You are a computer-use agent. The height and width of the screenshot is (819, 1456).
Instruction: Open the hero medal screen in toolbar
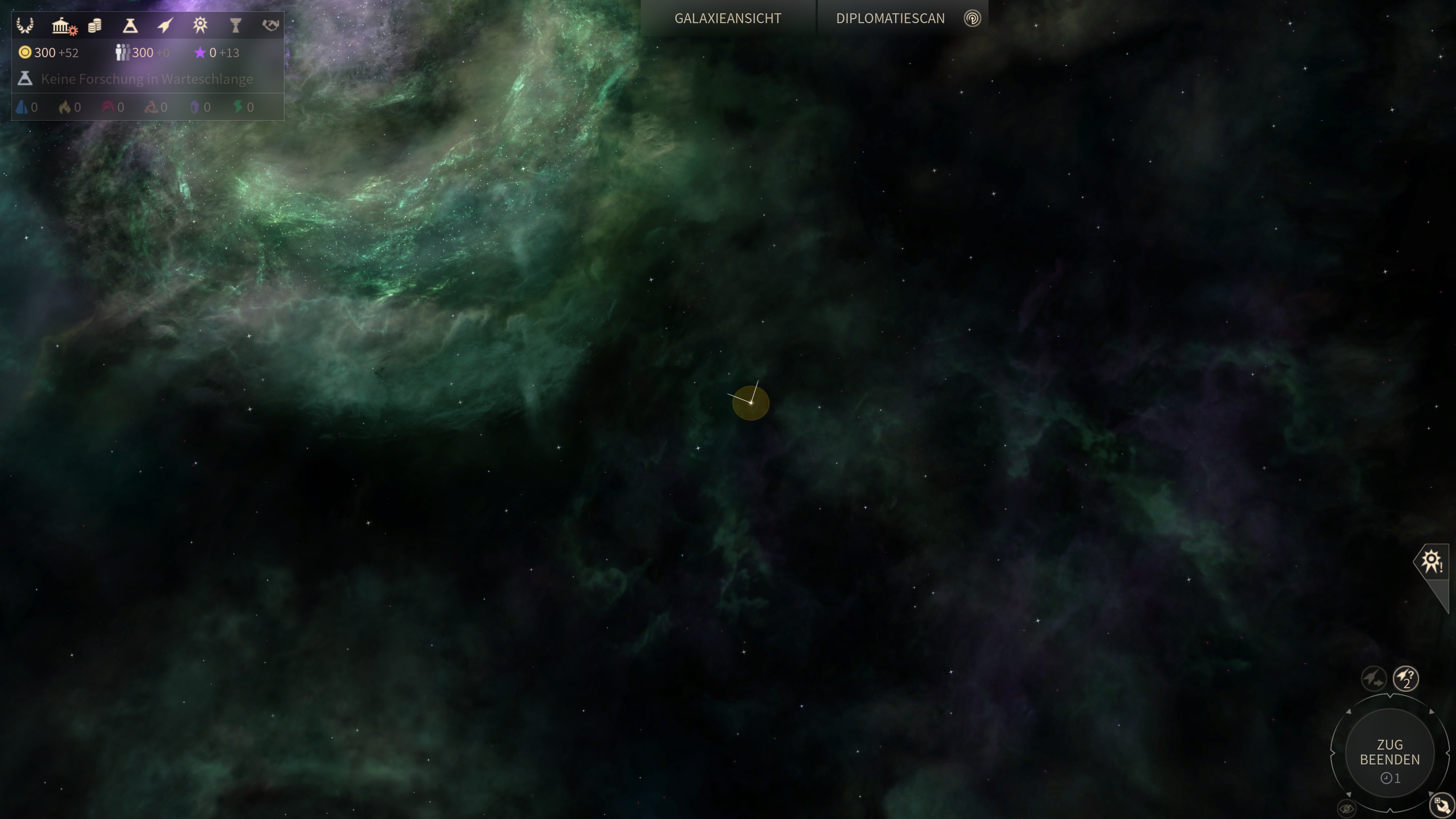tap(200, 25)
